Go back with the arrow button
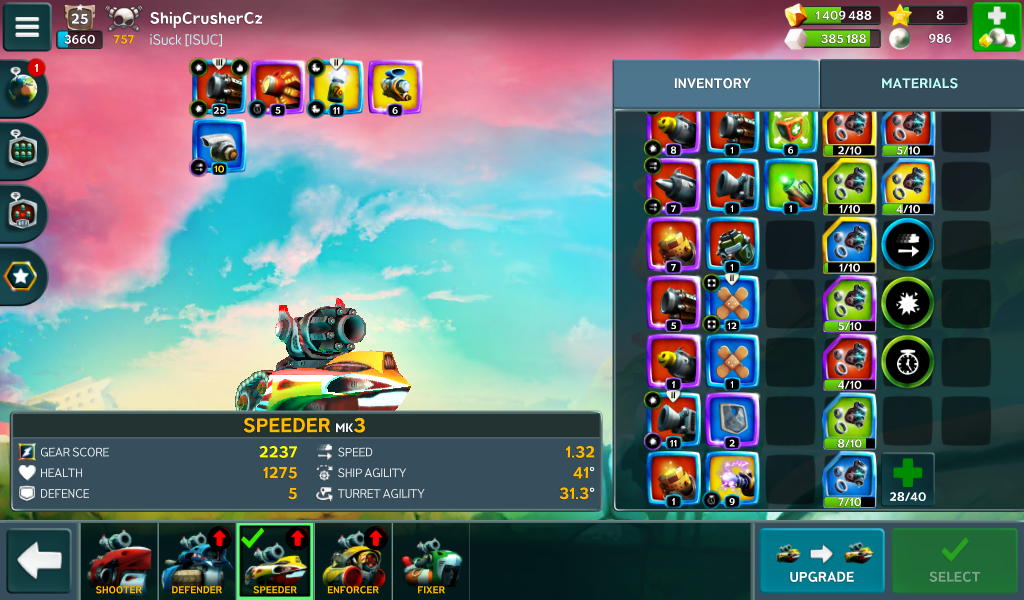Screen dimensions: 1024x600 tap(39, 561)
